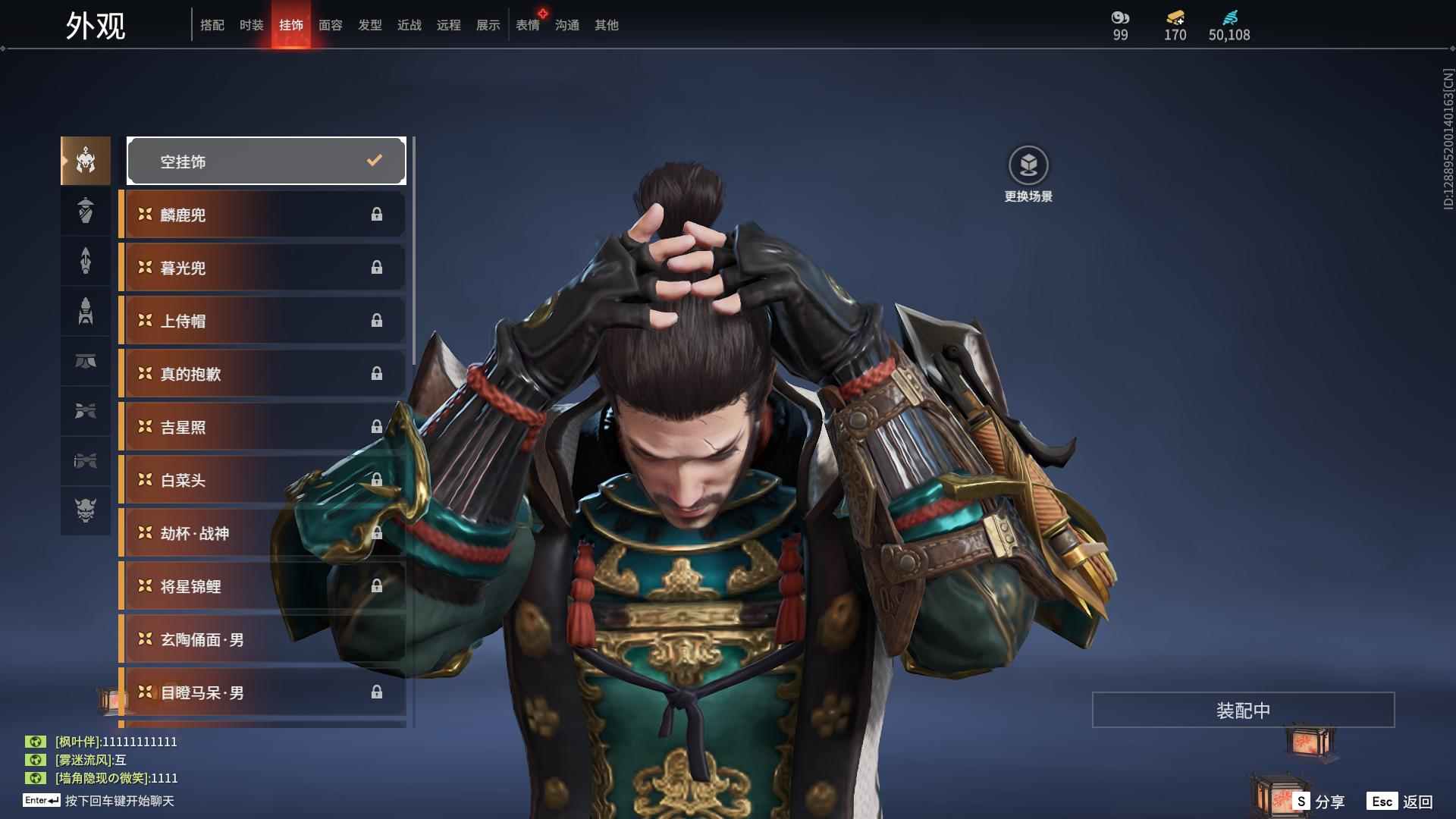Image resolution: width=1456 pixels, height=819 pixels.
Task: Select the helmet accessory category icon
Action: pyautogui.click(x=86, y=161)
